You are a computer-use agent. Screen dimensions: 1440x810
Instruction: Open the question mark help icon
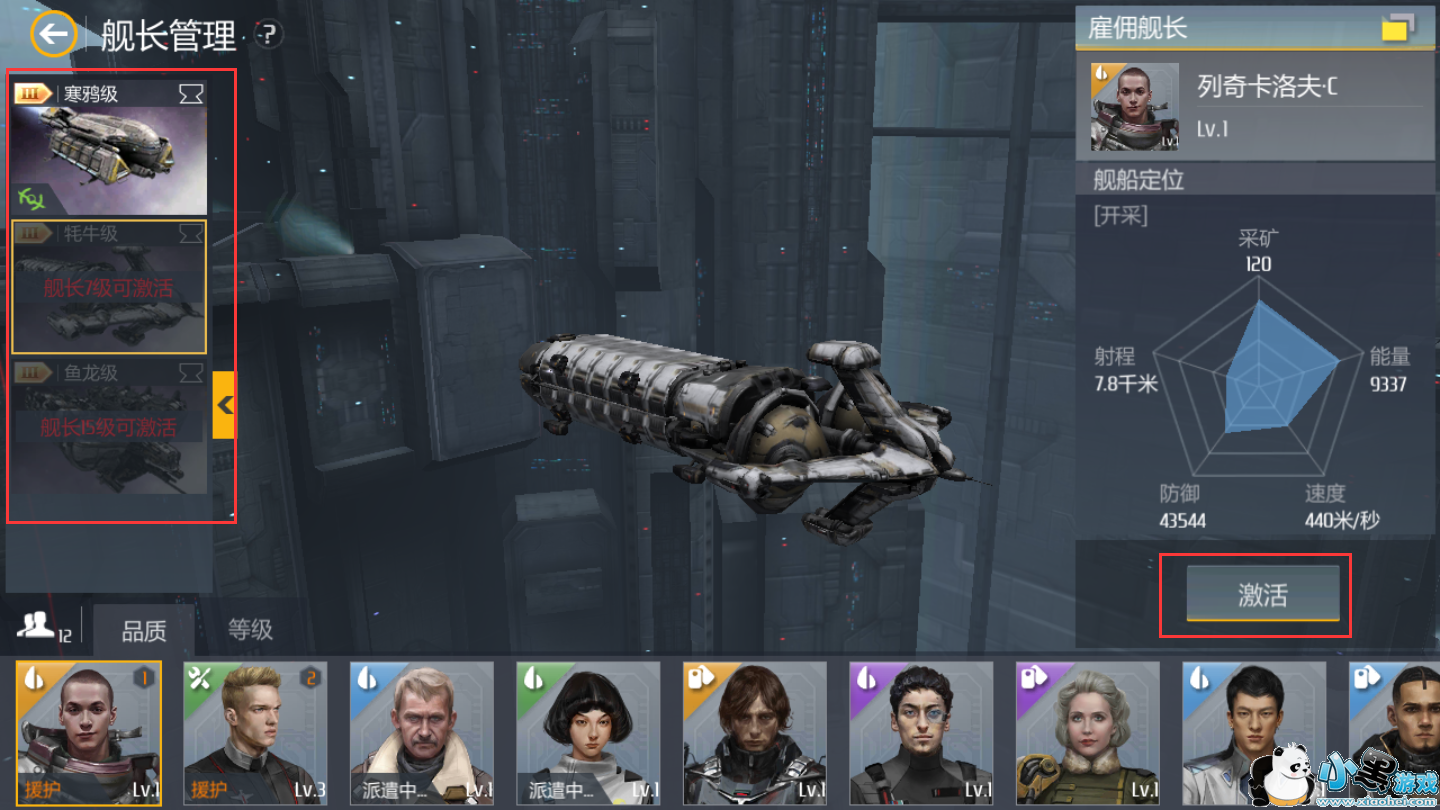click(x=268, y=35)
